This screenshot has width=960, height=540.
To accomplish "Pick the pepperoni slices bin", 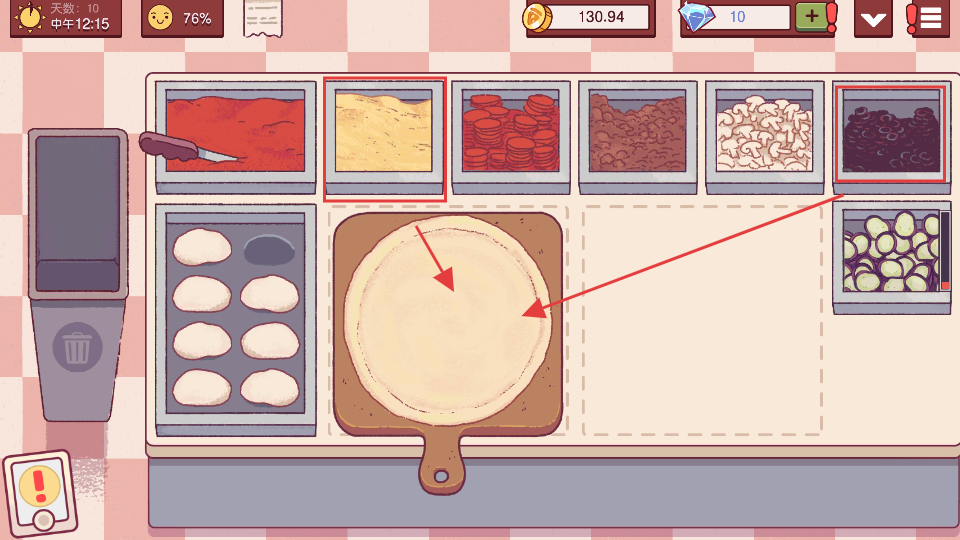I will [510, 133].
